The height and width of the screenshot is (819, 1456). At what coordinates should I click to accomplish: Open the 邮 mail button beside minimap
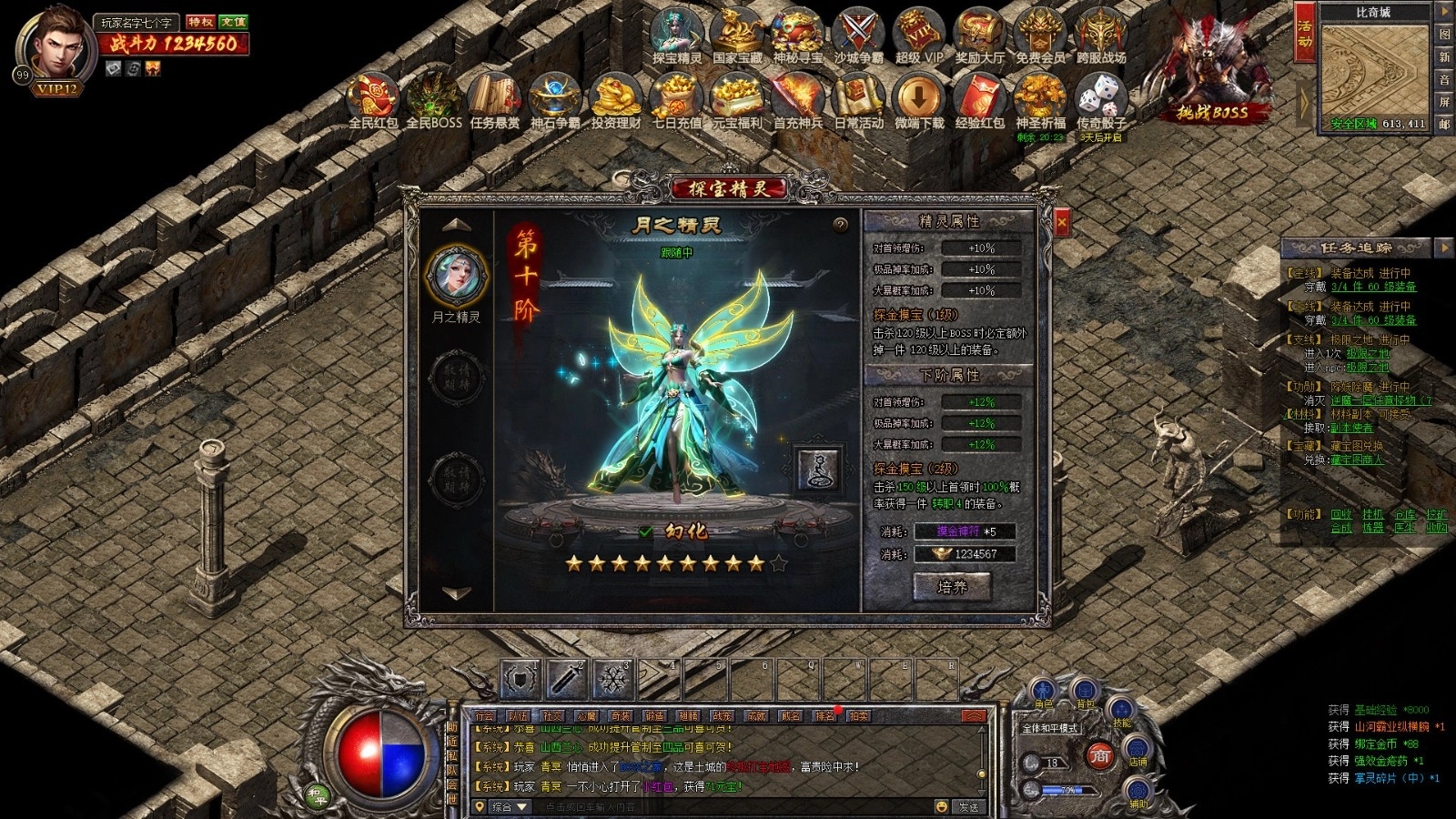coord(1444,125)
